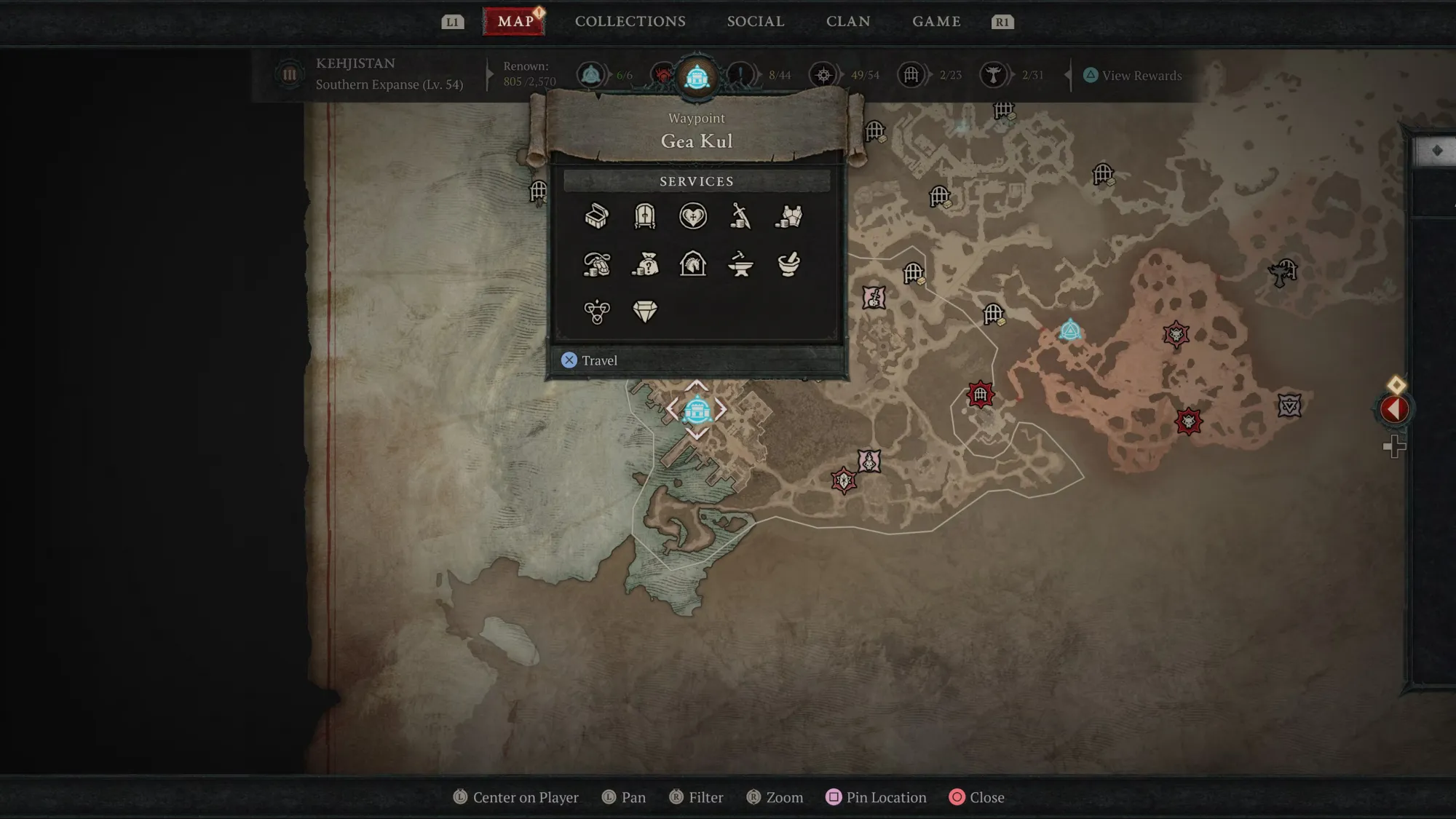1456x819 pixels.
Task: Select the Gea Kul waypoint marker on map
Action: pos(697,410)
